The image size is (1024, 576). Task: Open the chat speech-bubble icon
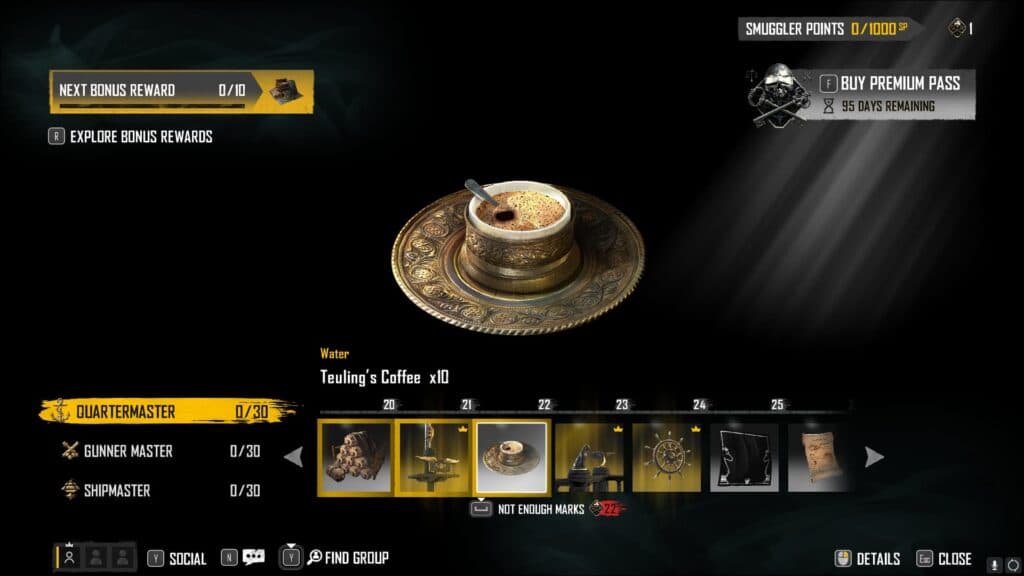253,558
